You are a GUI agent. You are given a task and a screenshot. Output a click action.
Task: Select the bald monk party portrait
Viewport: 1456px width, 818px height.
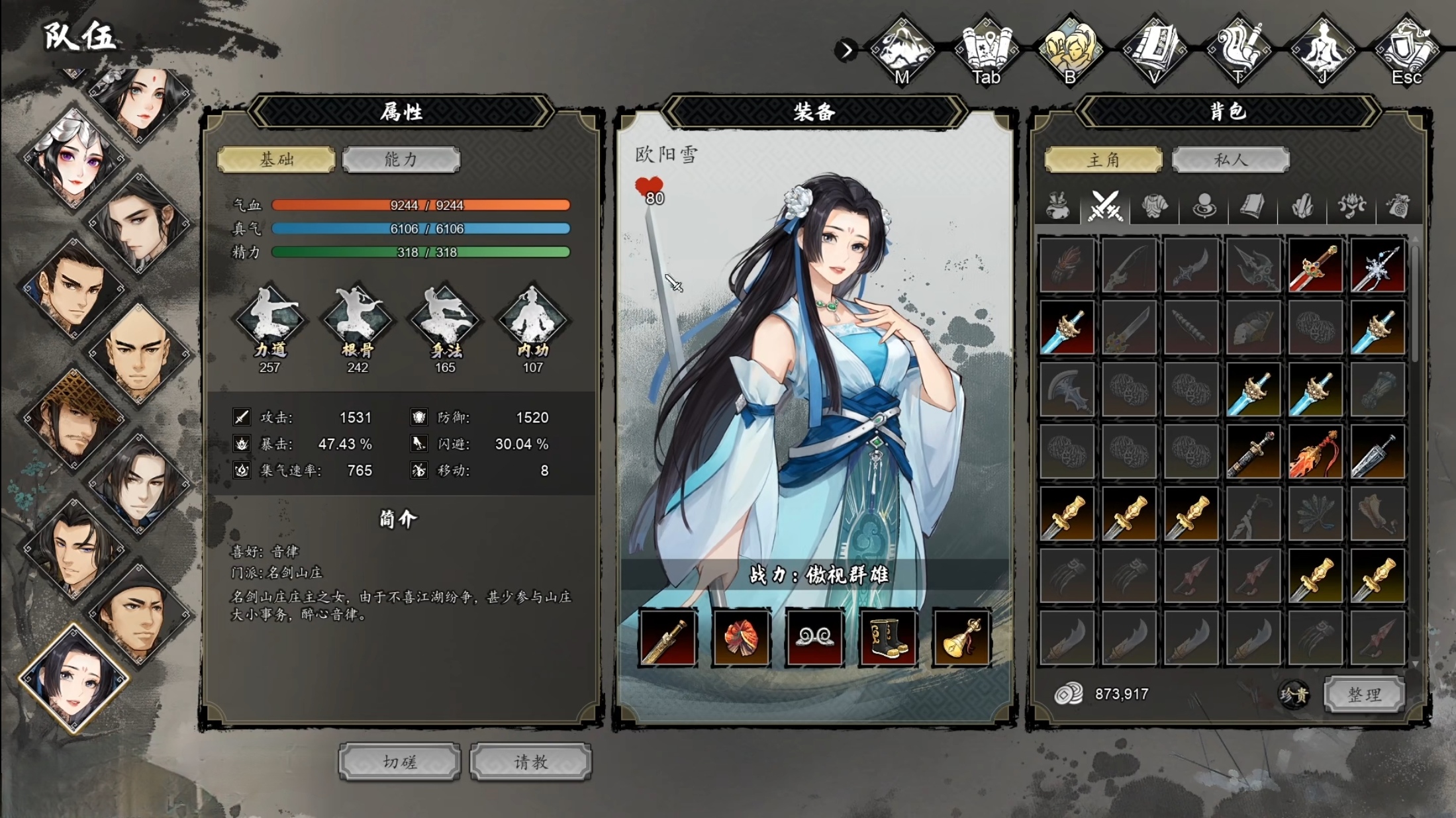[138, 354]
